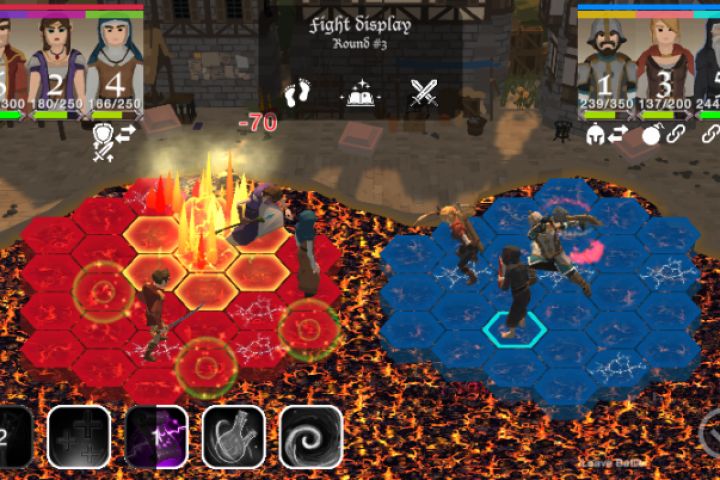Select the portrait of hooded hero number 4
Viewport: 720px width, 480px height.
tap(114, 62)
